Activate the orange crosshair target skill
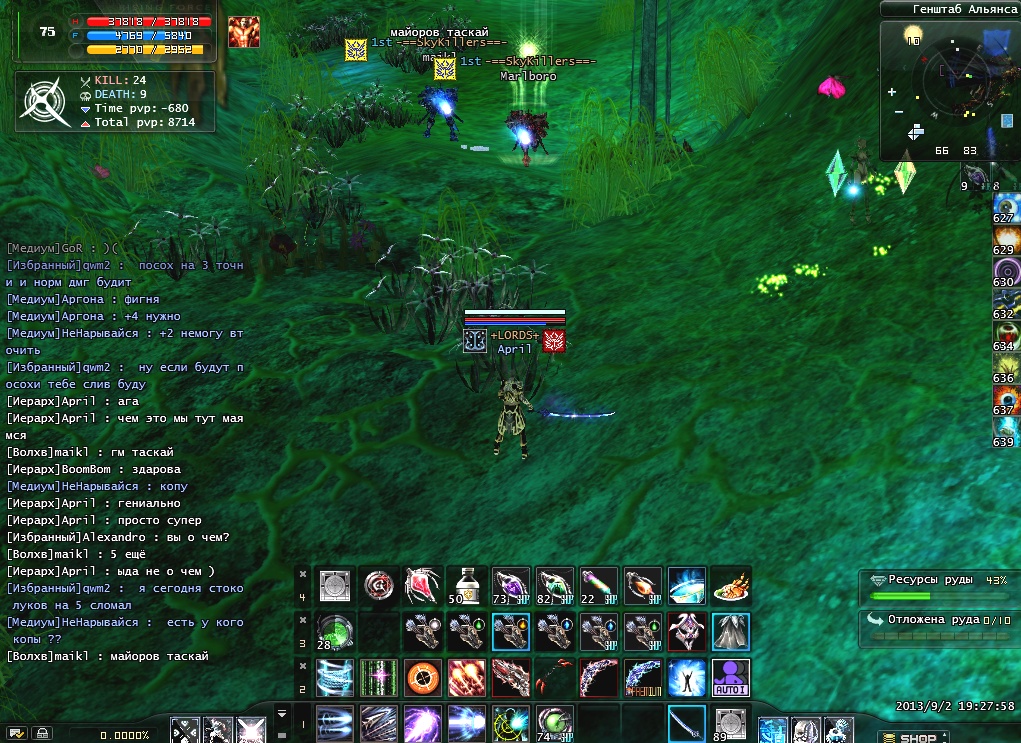 (421, 677)
